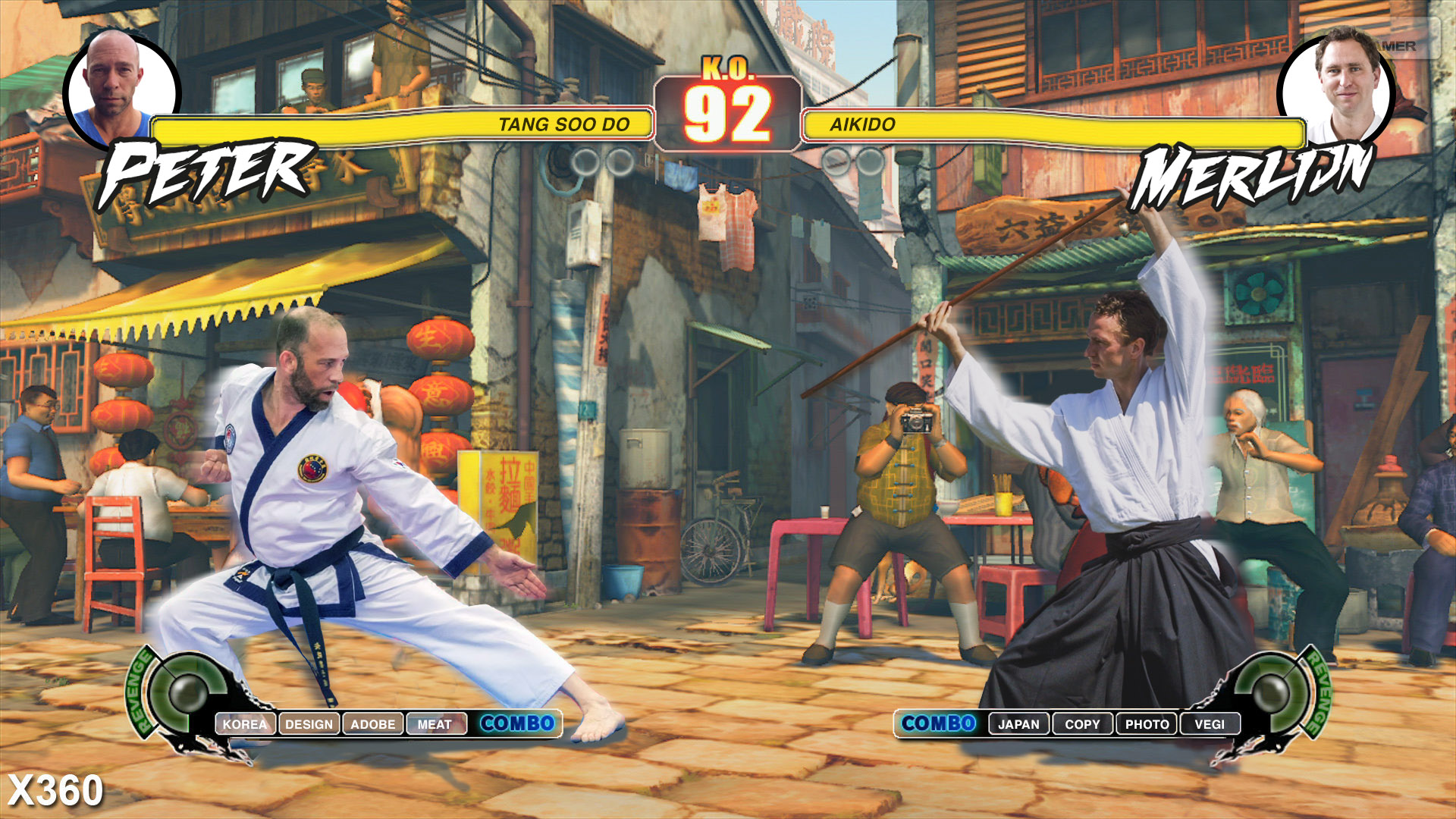Select the JAPAN combo tag

(1018, 724)
